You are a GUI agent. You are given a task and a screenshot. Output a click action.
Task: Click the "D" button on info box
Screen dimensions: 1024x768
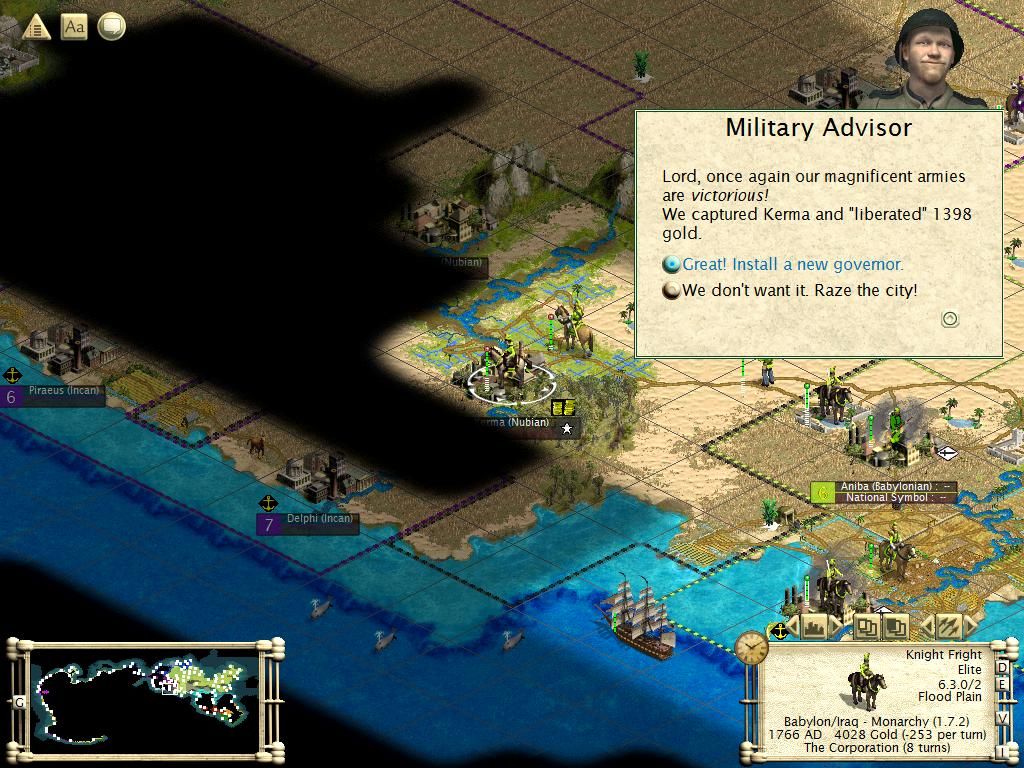pos(1003,667)
